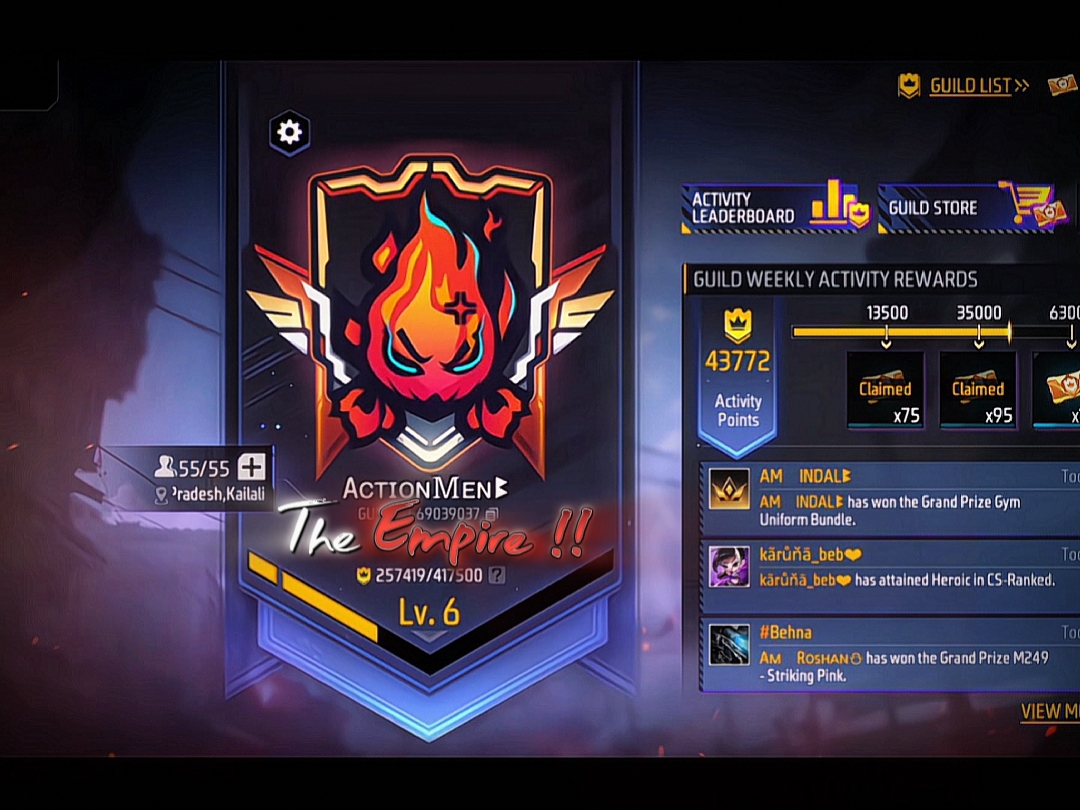Viewport: 1080px width, 810px height.
Task: Click the question mark next to guild experience
Action: point(496,575)
